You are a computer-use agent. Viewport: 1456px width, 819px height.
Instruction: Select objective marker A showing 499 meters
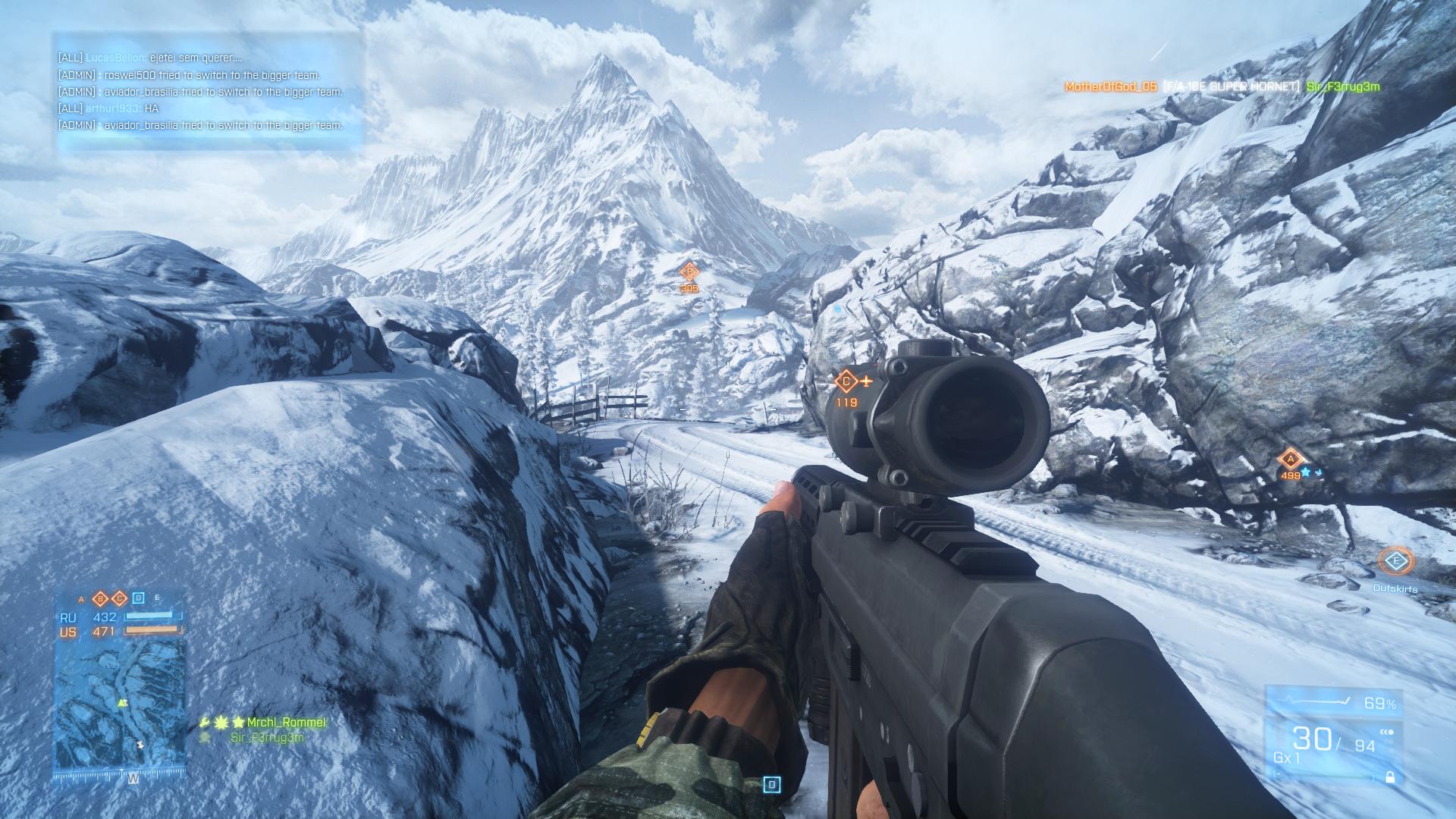1290,459
